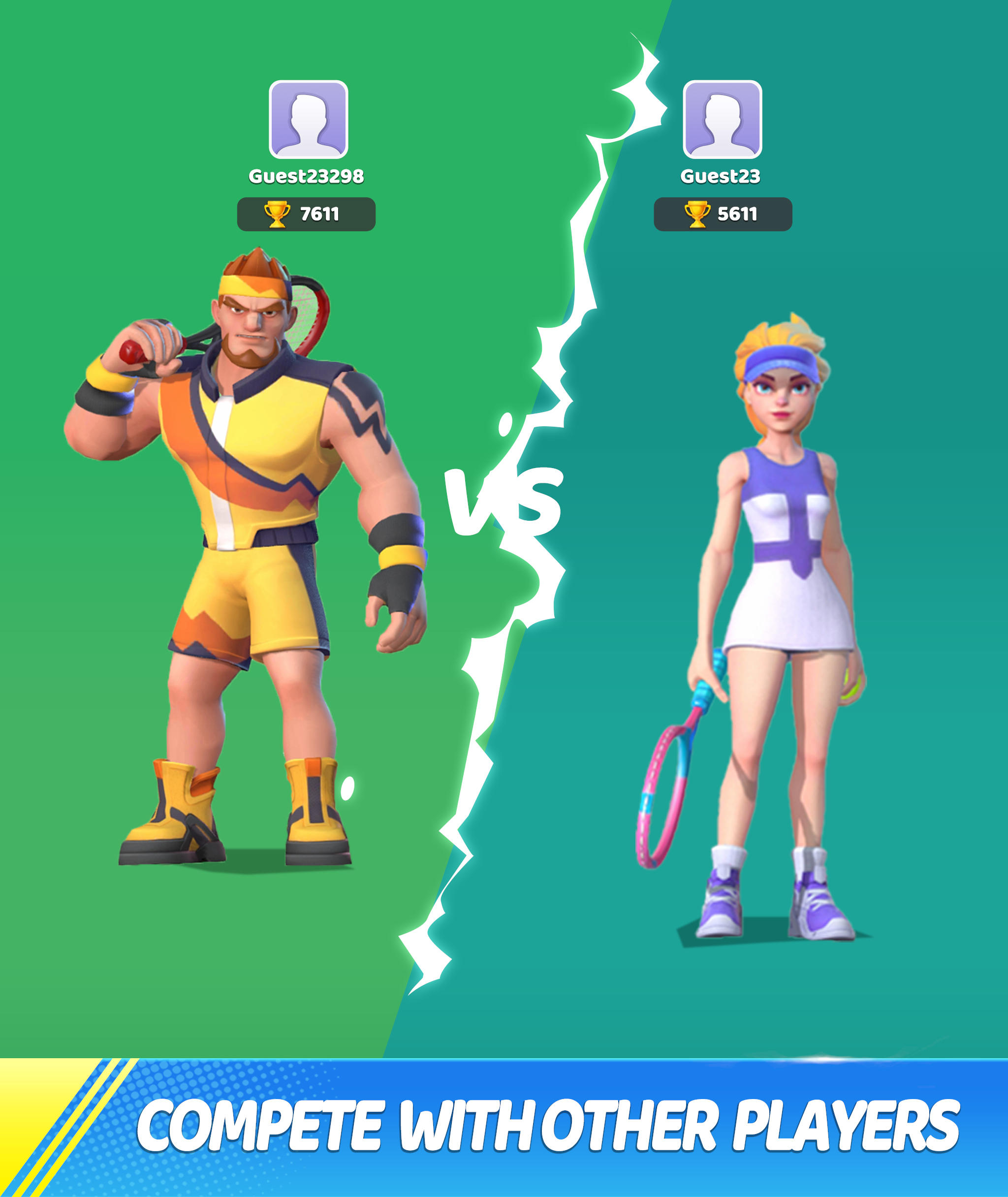Open the 7611 trophy count display
Image resolution: width=1008 pixels, height=1197 pixels.
coord(320,213)
